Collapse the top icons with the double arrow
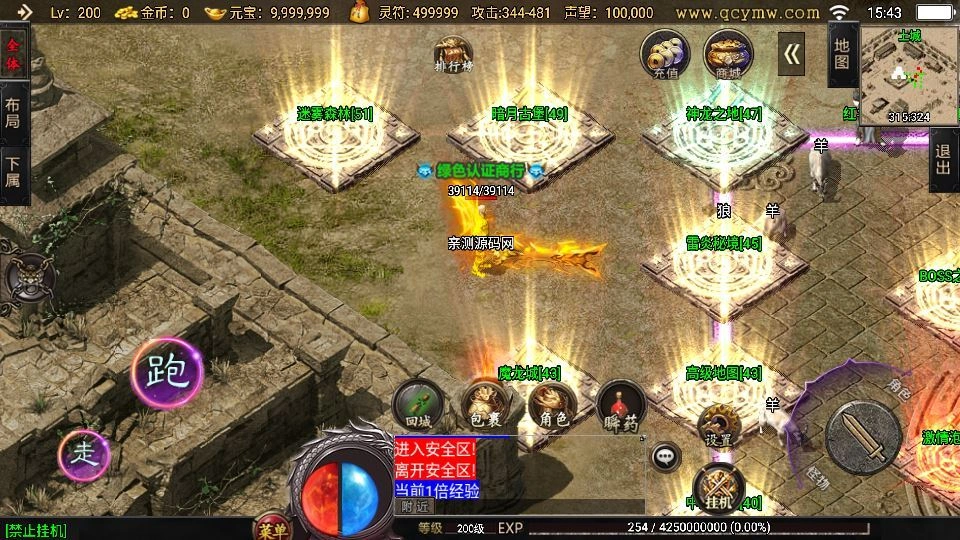Image resolution: width=960 pixels, height=540 pixels. click(792, 54)
